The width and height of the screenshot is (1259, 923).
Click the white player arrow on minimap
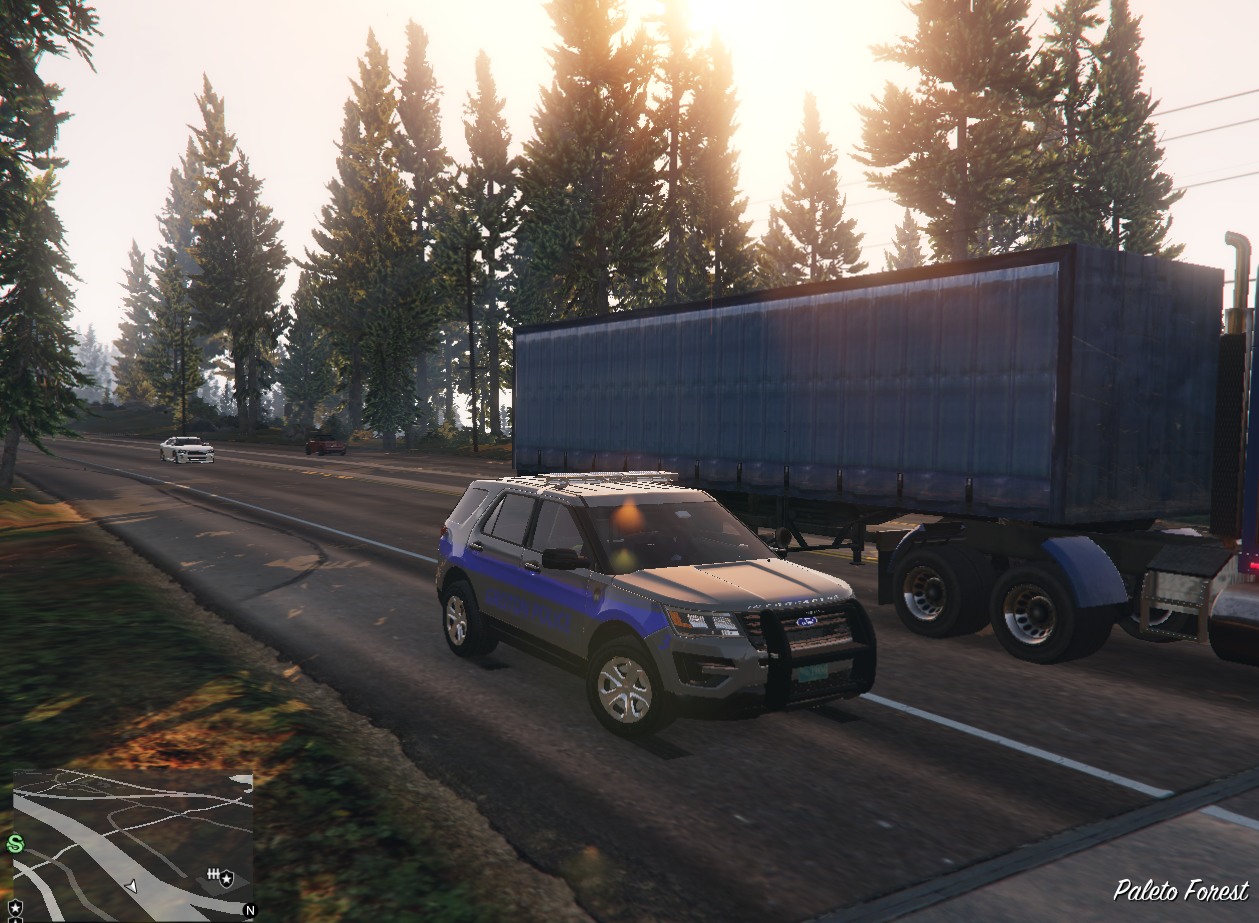click(131, 886)
